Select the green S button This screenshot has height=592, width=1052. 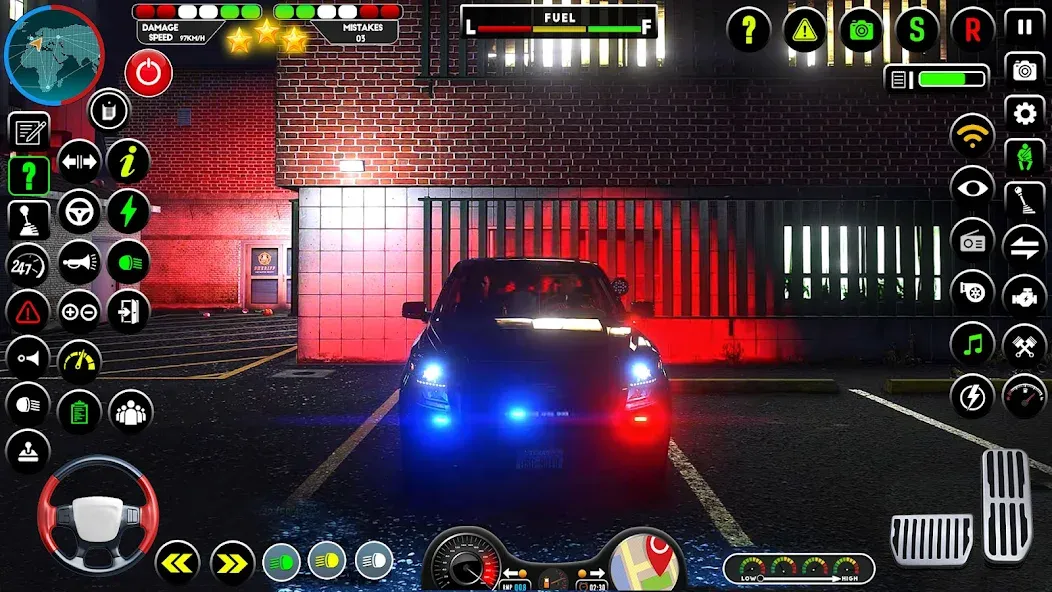917,30
